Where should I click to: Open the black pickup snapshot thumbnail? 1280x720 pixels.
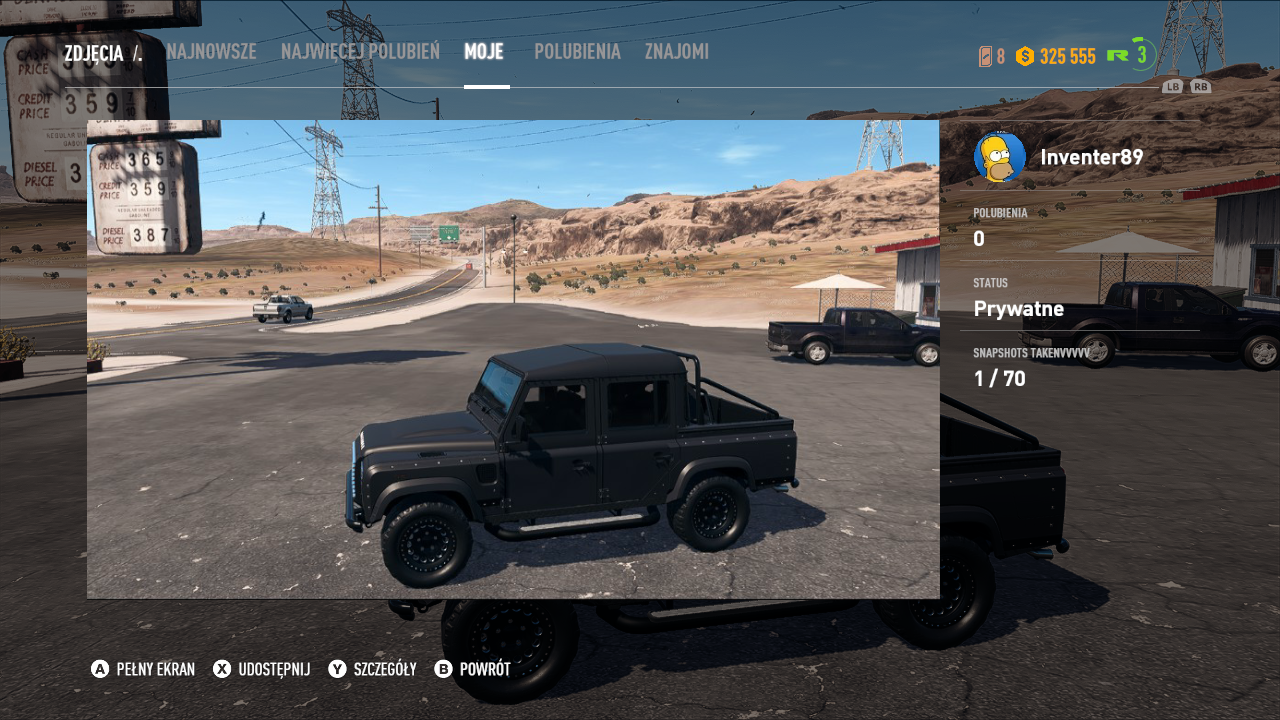pyautogui.click(x=513, y=359)
